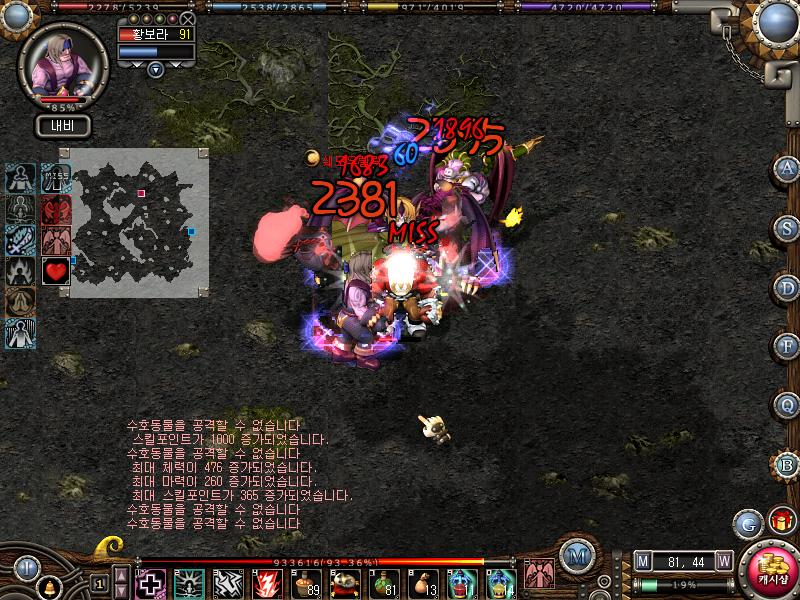
Task: Use the white cross heal skill slot
Action: pos(151,583)
